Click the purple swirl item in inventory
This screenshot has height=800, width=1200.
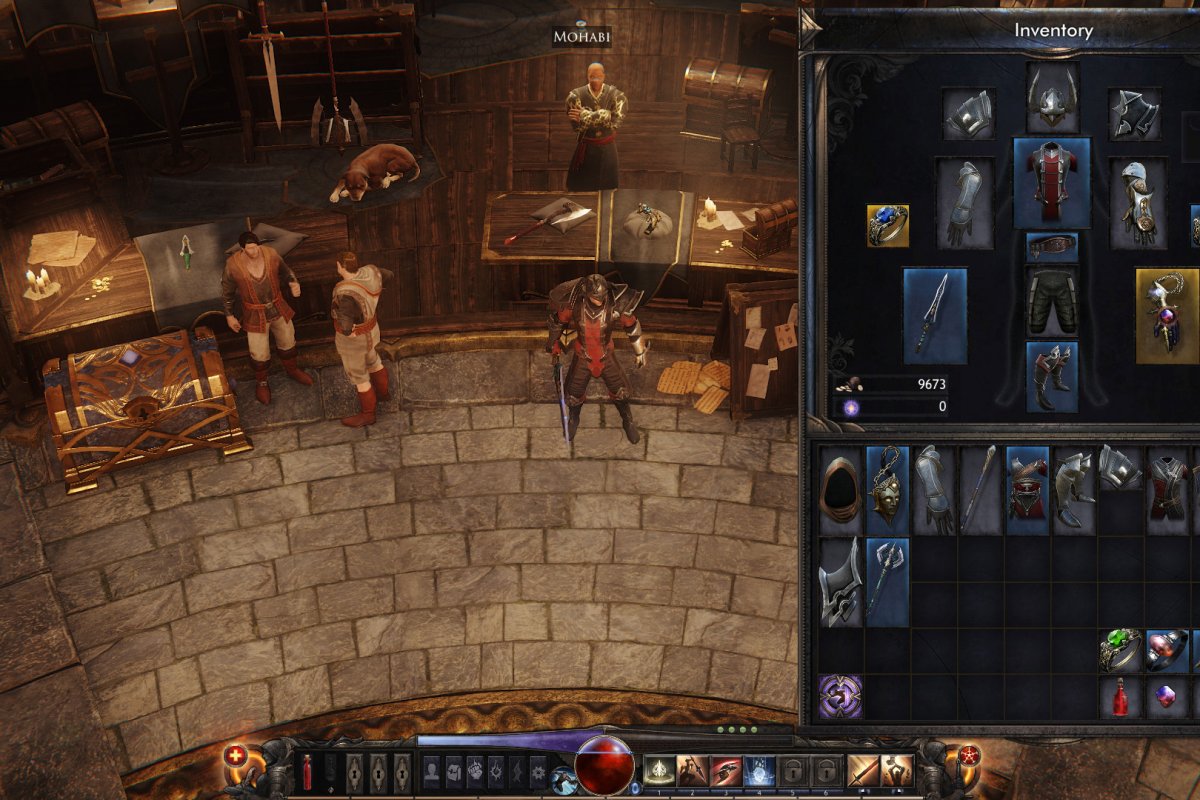840,696
